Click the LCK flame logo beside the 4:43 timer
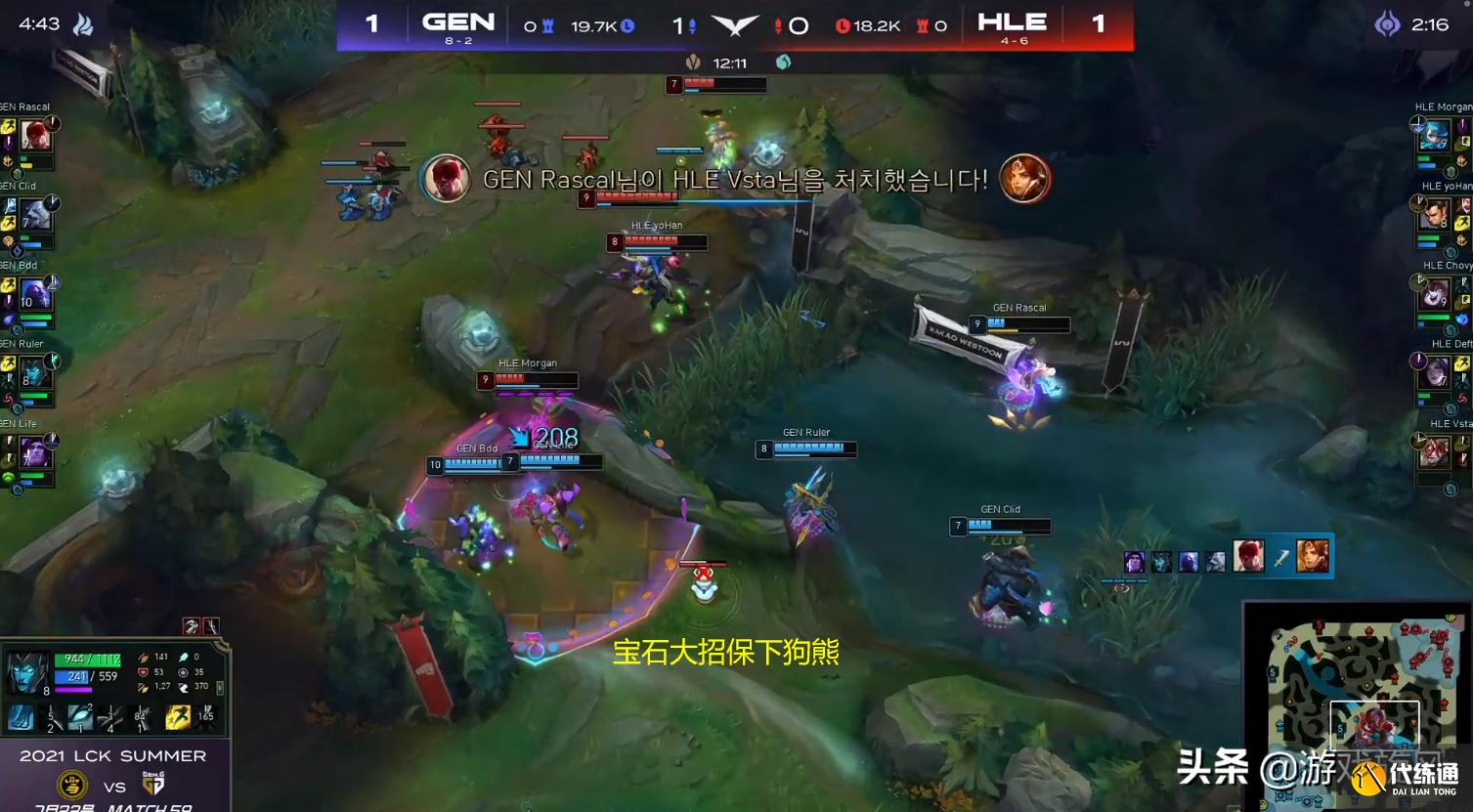1473x812 pixels. click(x=85, y=23)
